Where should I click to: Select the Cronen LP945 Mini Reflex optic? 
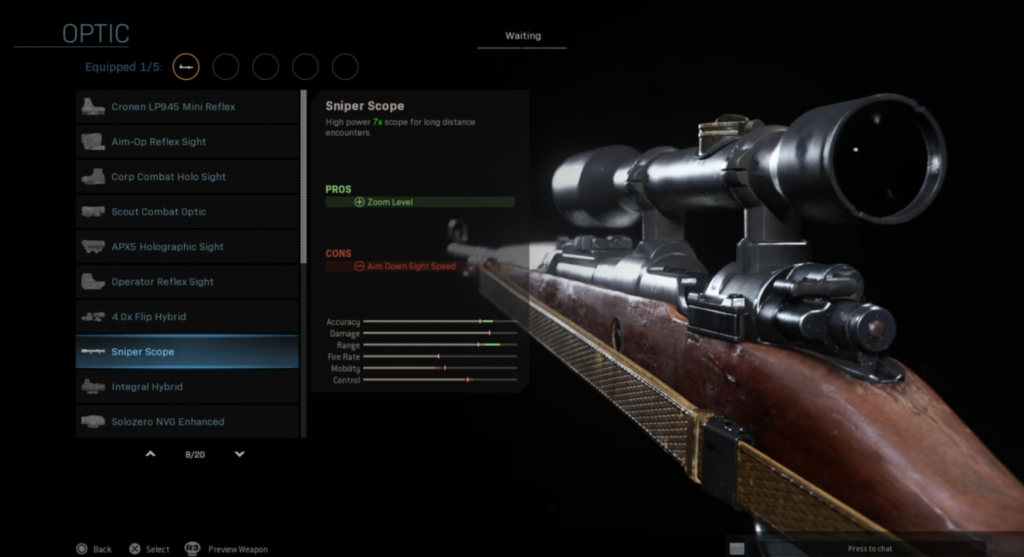187,107
